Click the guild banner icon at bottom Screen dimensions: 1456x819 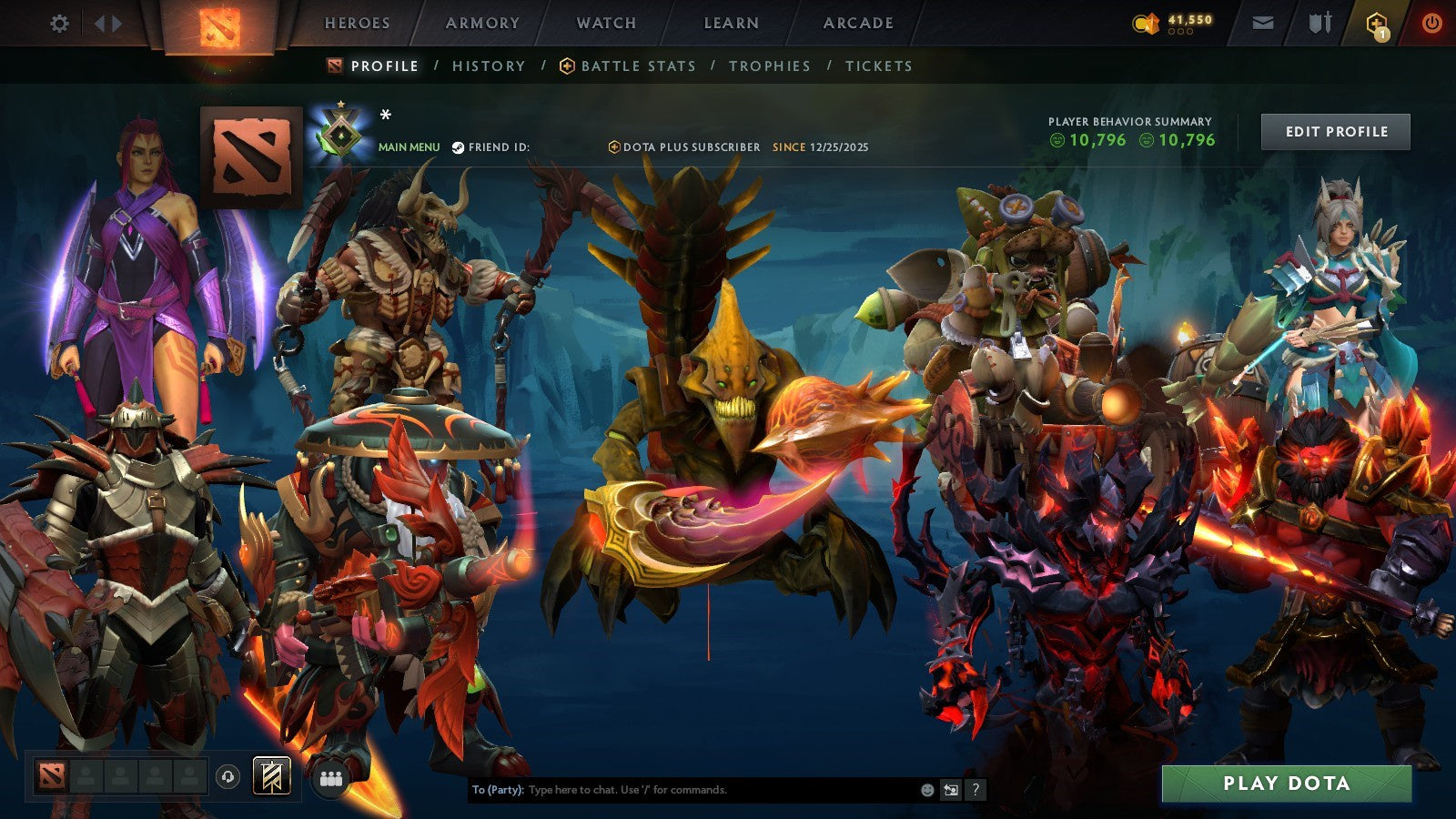[272, 777]
